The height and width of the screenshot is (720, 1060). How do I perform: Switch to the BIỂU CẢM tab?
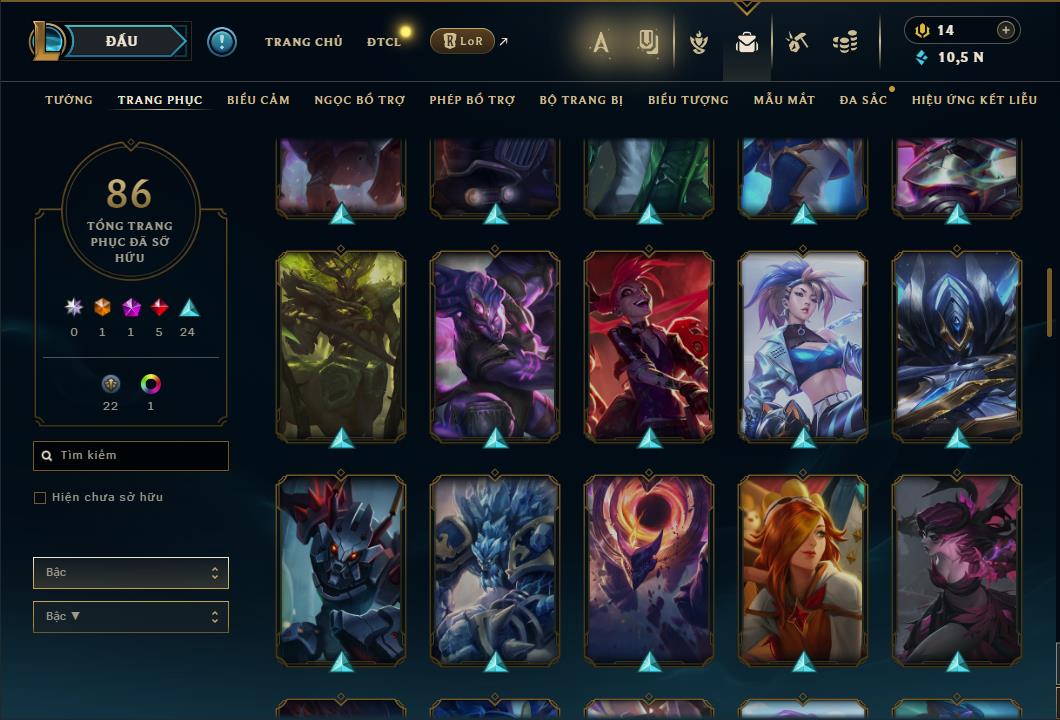258,100
